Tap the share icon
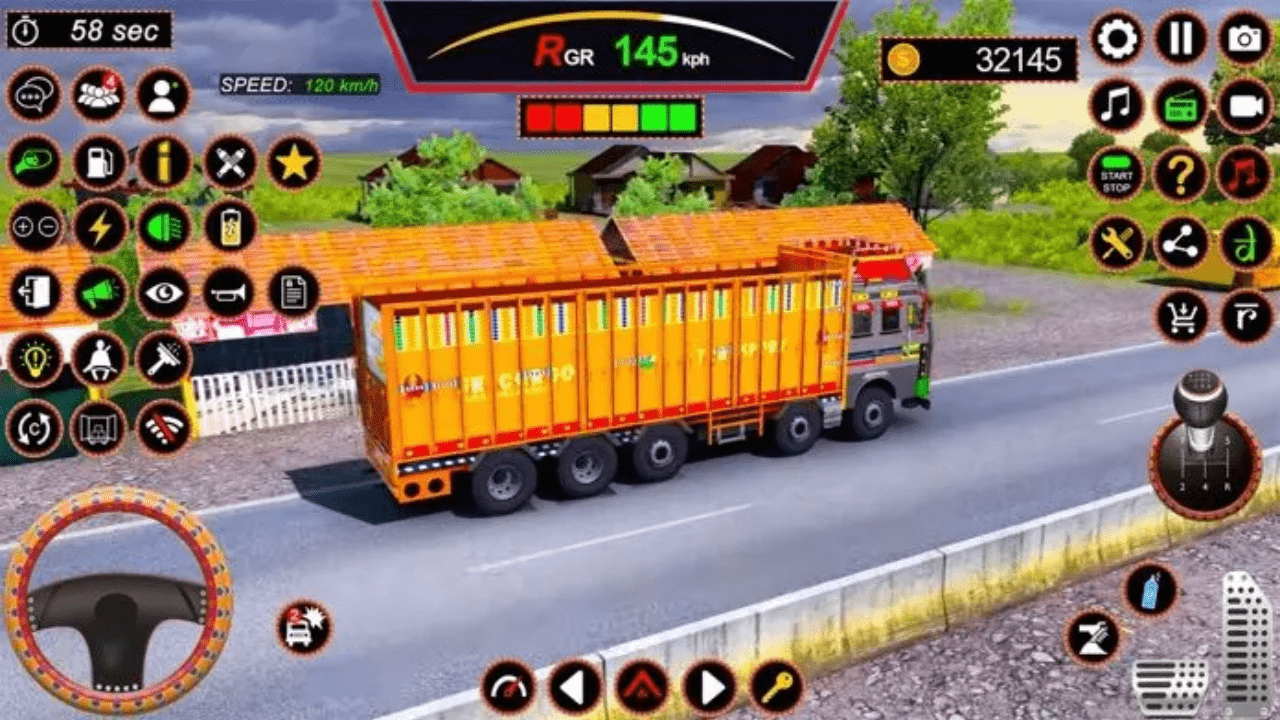The width and height of the screenshot is (1280, 720). coord(1181,243)
